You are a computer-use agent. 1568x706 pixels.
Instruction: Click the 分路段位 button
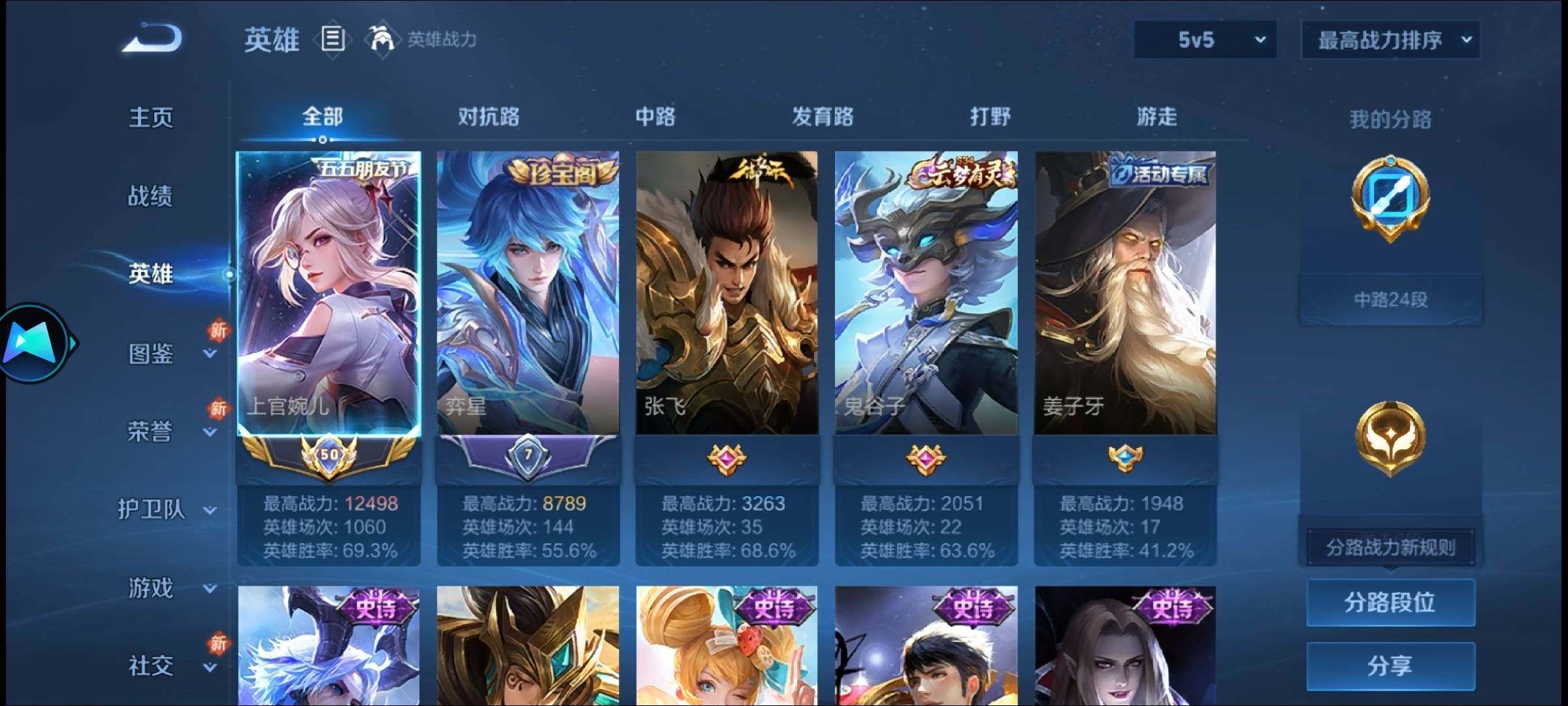1390,603
